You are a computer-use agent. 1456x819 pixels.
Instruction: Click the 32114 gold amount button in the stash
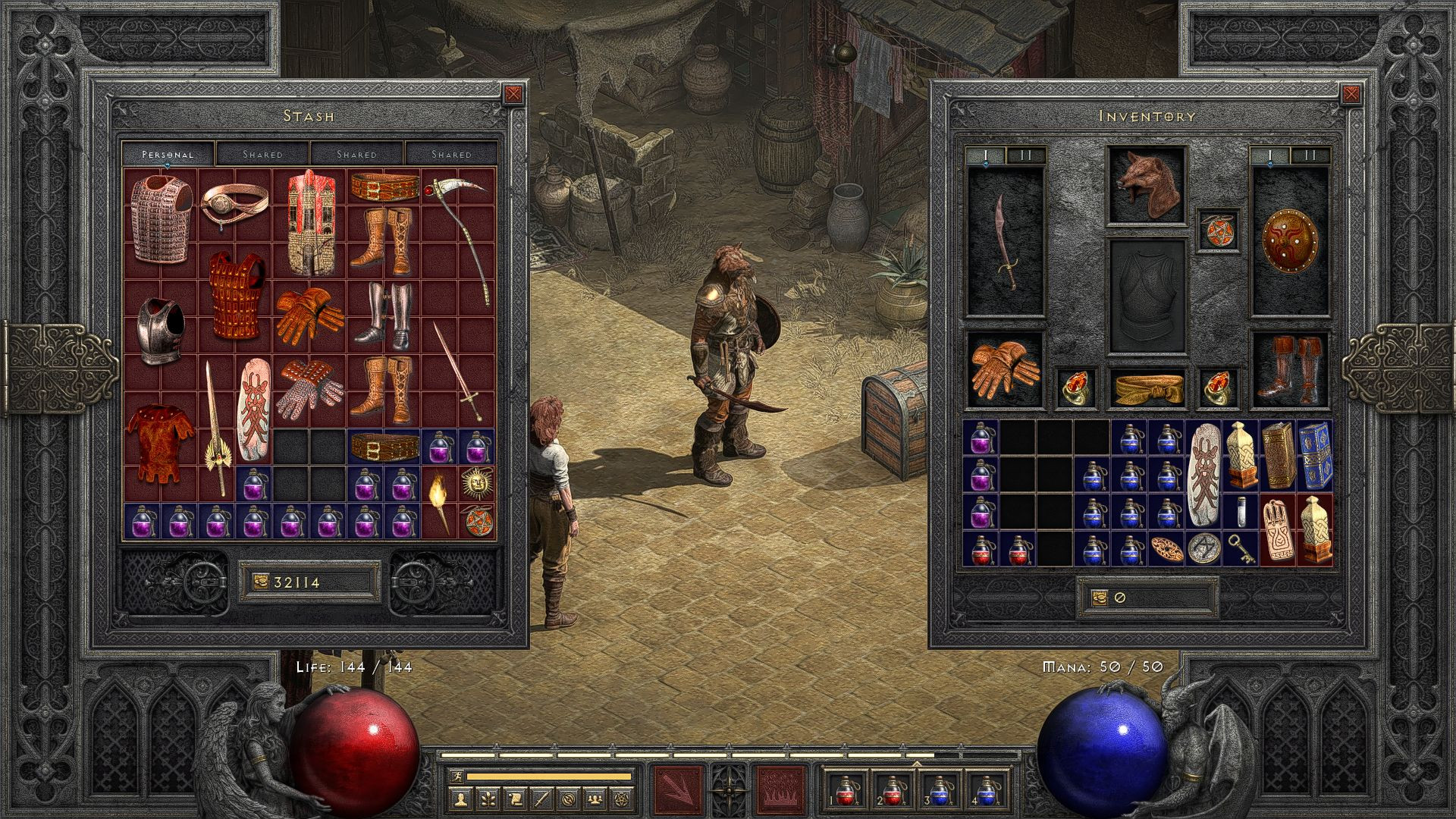coord(309,580)
